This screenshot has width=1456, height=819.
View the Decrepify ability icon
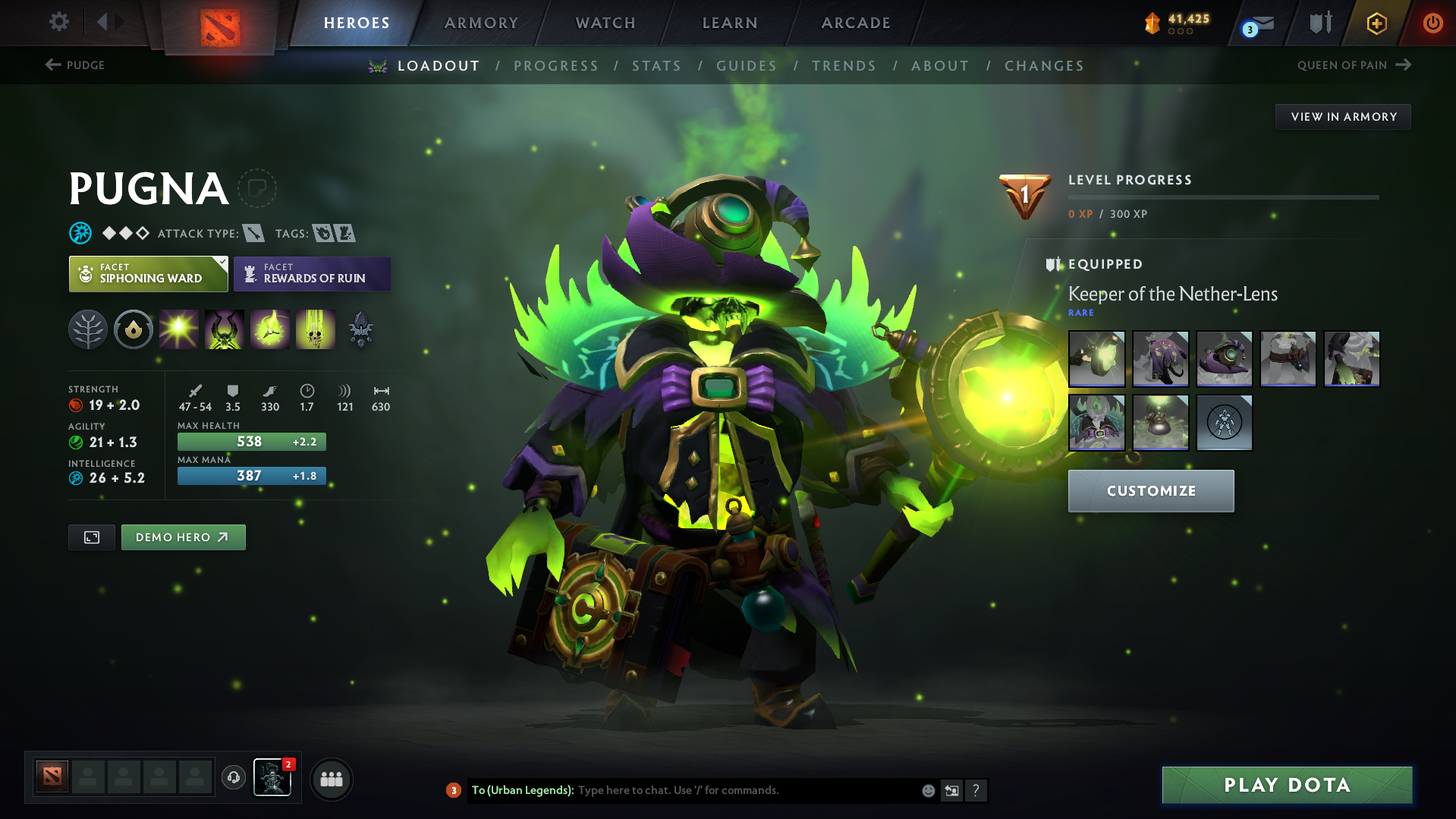click(x=225, y=329)
